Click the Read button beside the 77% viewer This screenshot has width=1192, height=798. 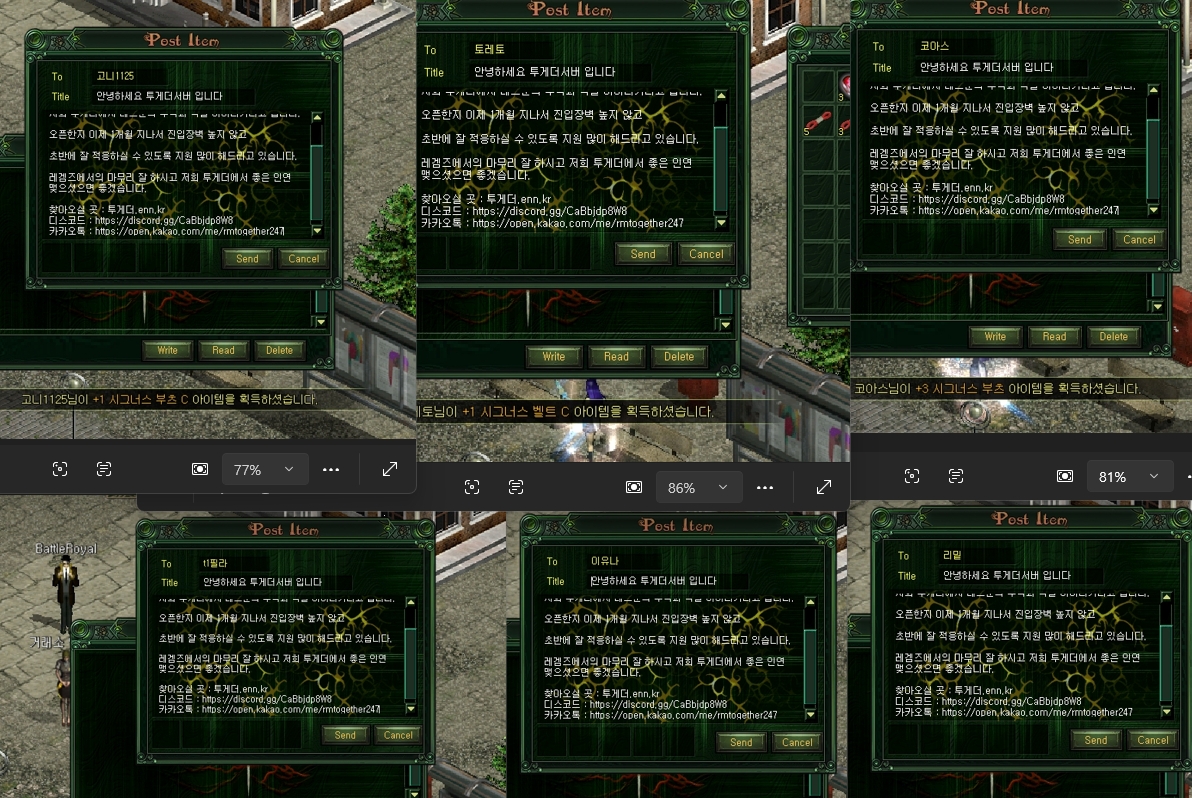(223, 351)
